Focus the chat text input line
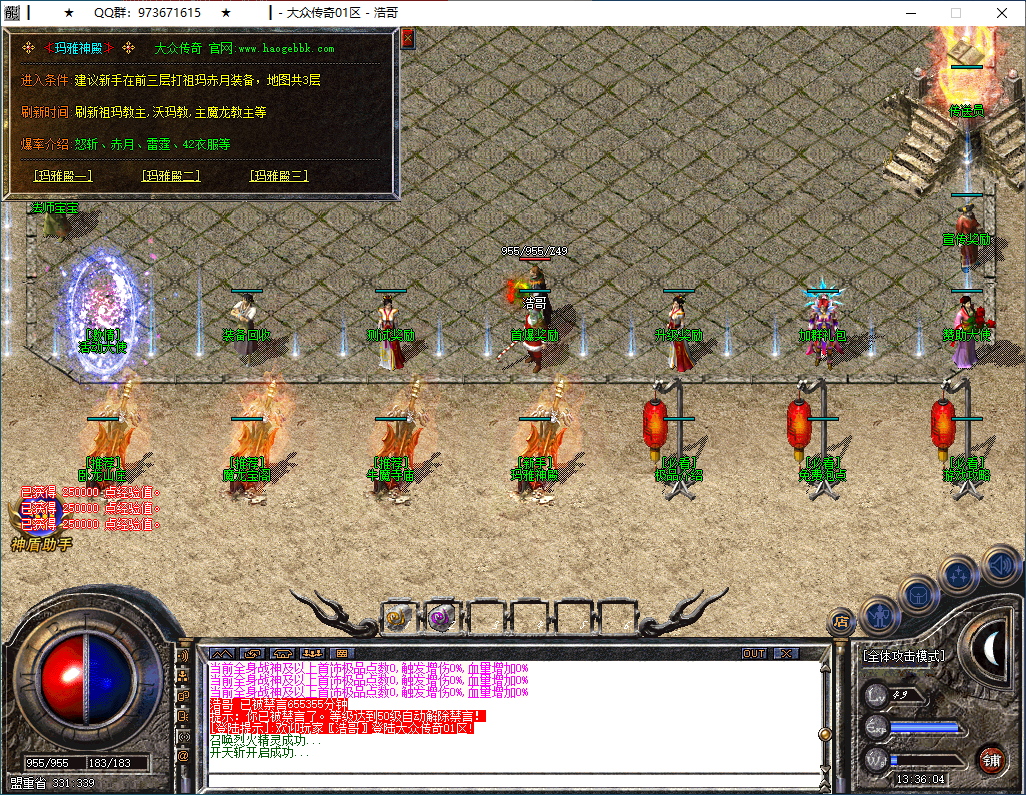The height and width of the screenshot is (795, 1026). (510, 780)
